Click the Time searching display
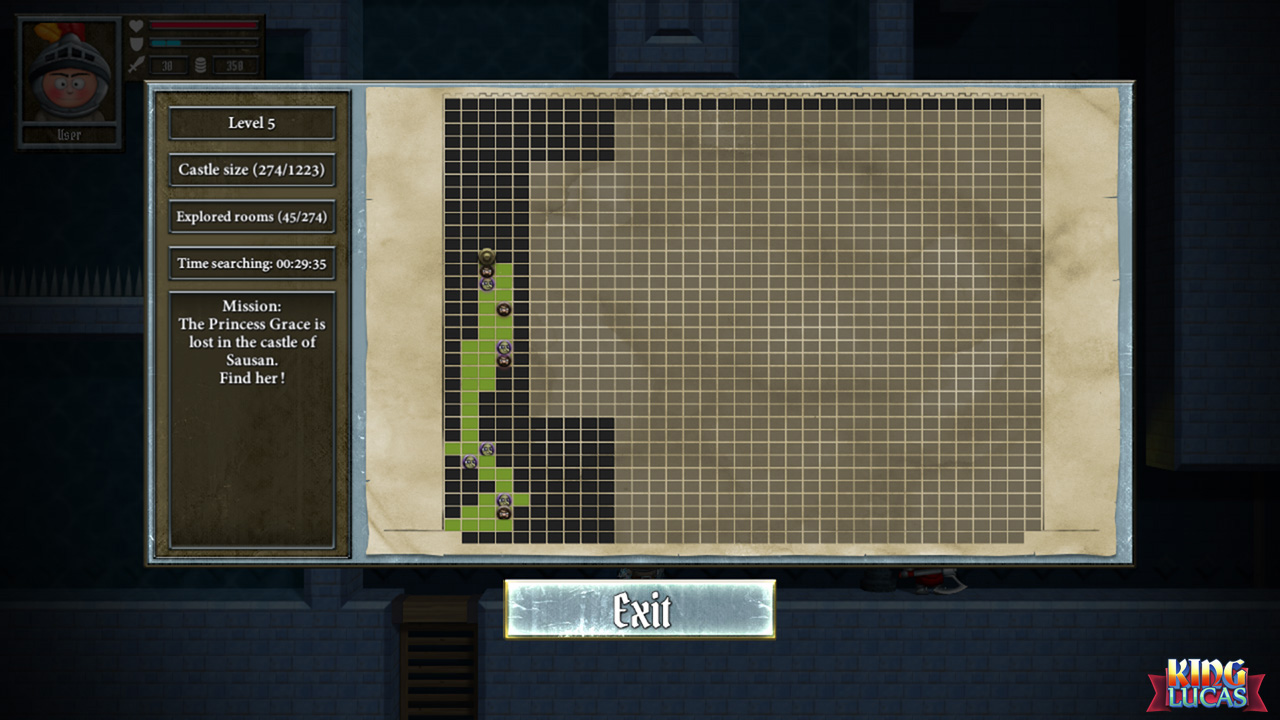The image size is (1280, 720). click(x=251, y=262)
